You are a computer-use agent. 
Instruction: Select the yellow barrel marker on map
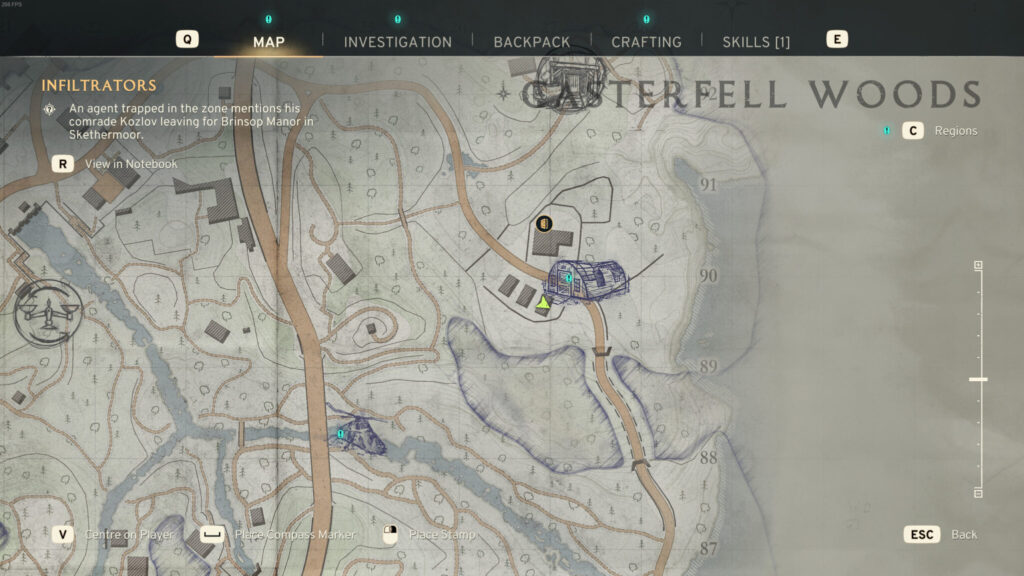[x=544, y=223]
